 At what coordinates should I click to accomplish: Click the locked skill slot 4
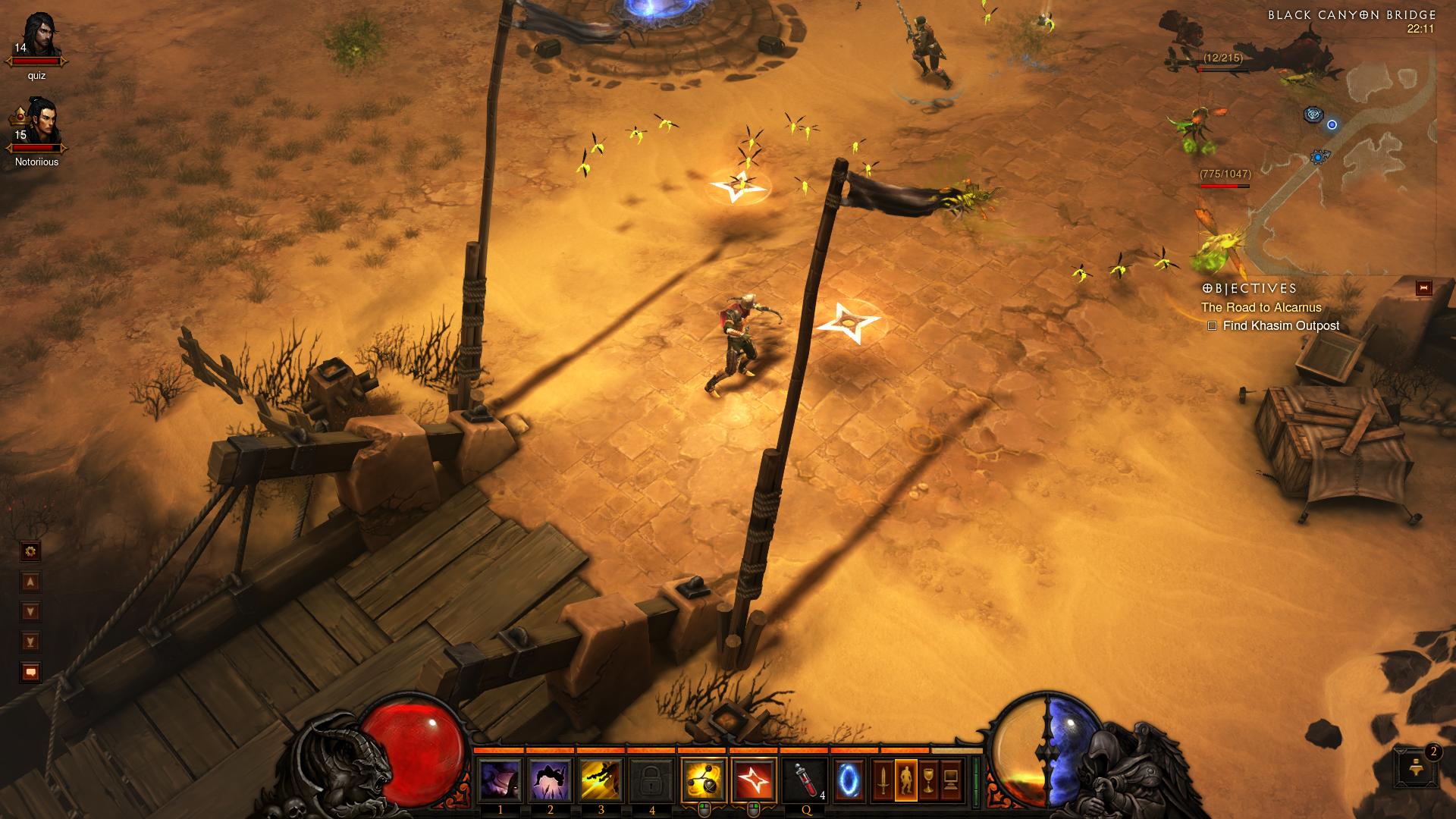[652, 780]
